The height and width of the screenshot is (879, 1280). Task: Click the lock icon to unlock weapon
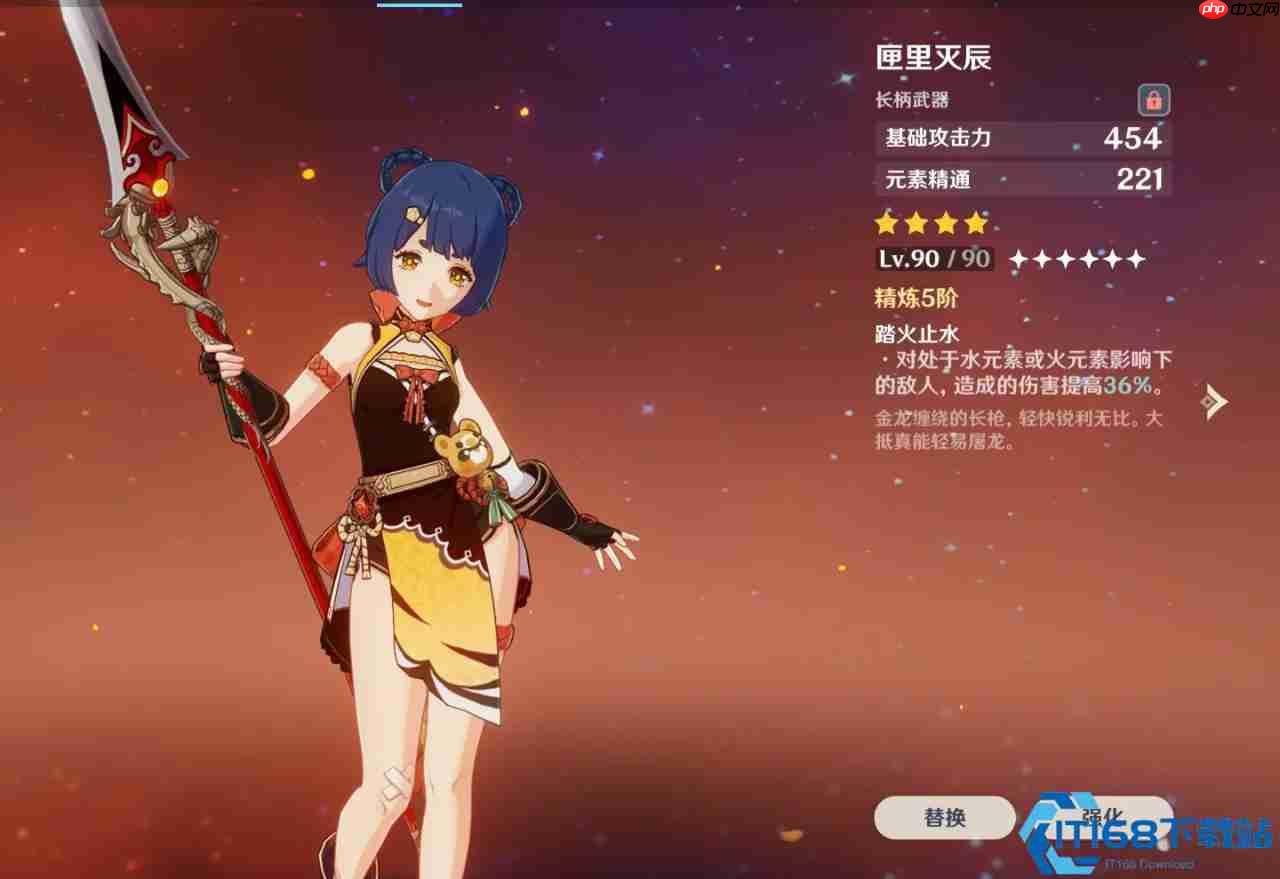tap(1152, 100)
